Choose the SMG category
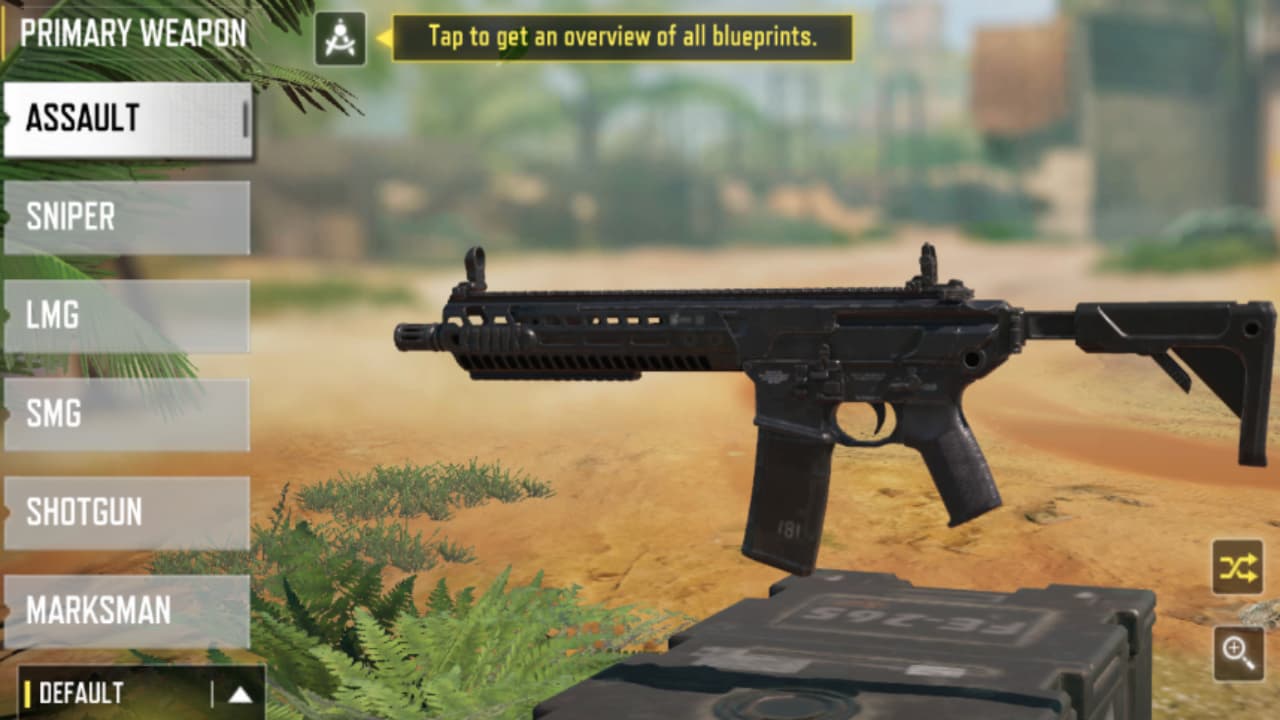 [120, 413]
